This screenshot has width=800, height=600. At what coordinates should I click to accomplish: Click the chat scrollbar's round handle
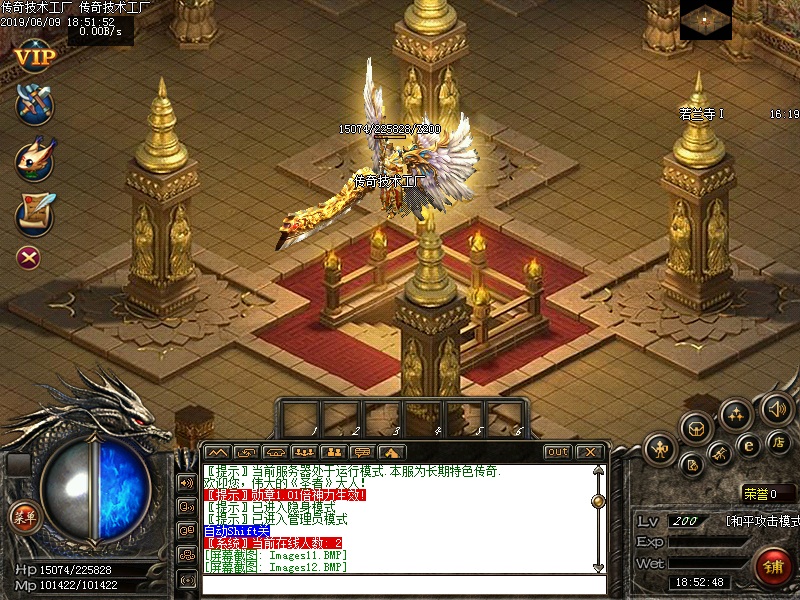pos(598,501)
